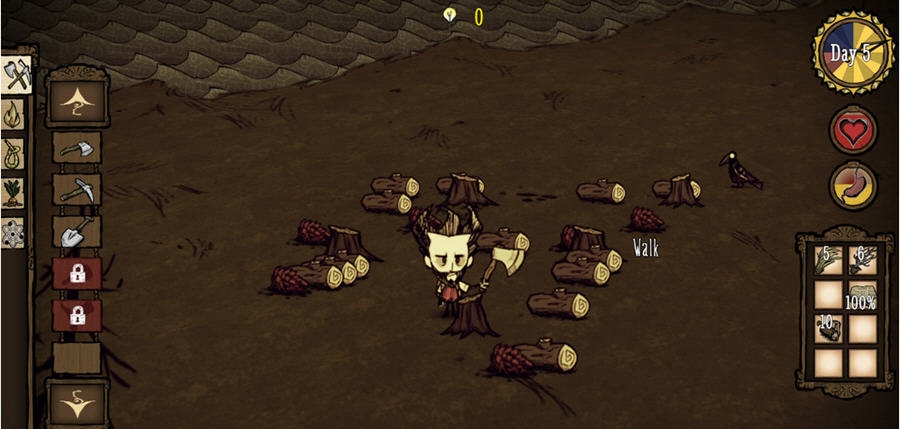Switch to the Fire crafting tab
Viewport: 900px width, 429px height.
pos(14,116)
